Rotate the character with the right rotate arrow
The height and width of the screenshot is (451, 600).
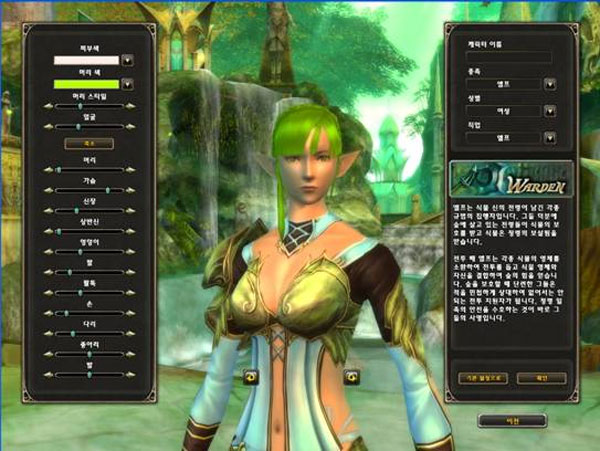[351, 376]
